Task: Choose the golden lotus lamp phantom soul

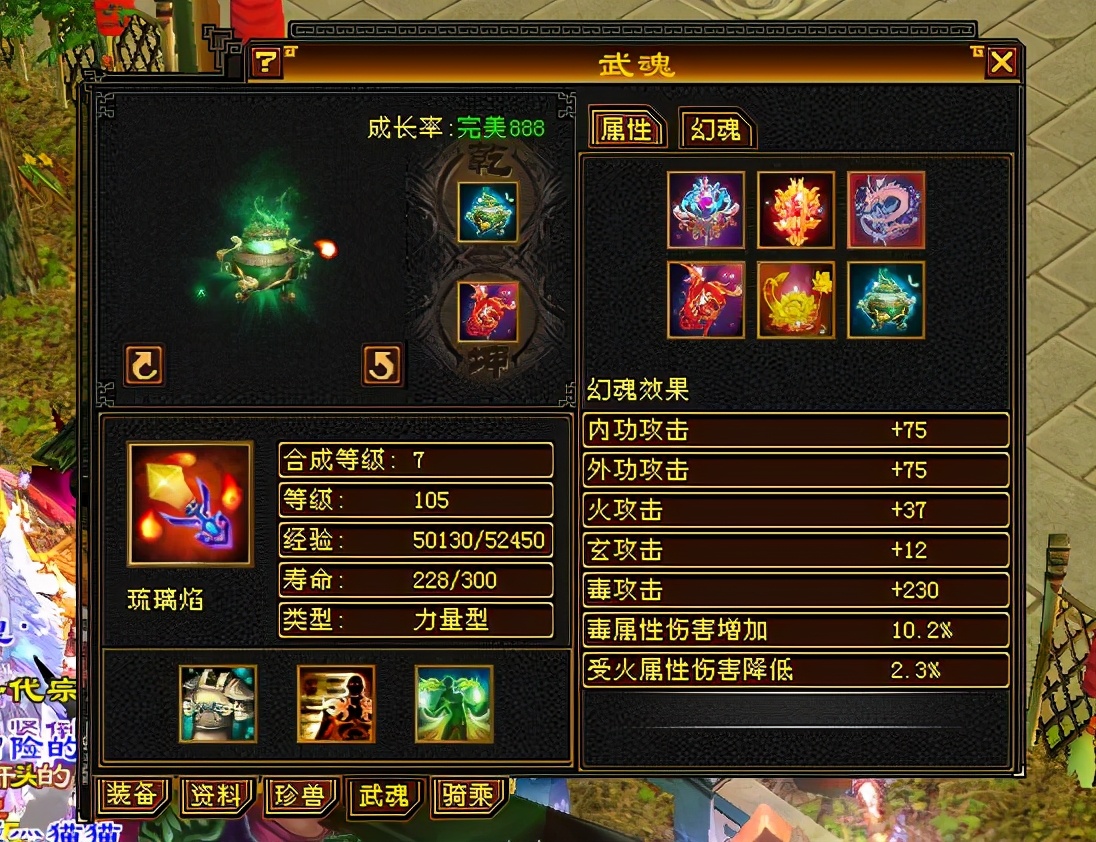Action: click(796, 300)
